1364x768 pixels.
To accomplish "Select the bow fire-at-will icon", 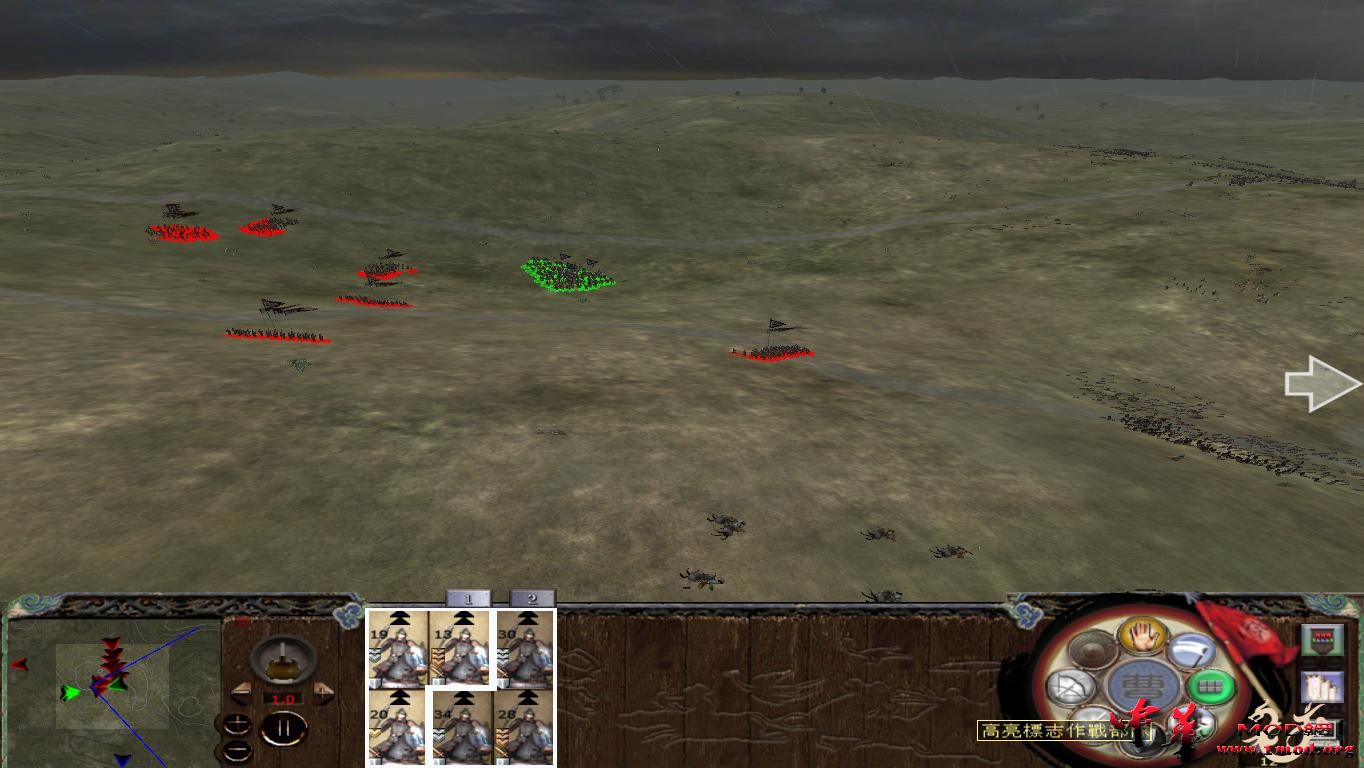I will click(x=1069, y=687).
